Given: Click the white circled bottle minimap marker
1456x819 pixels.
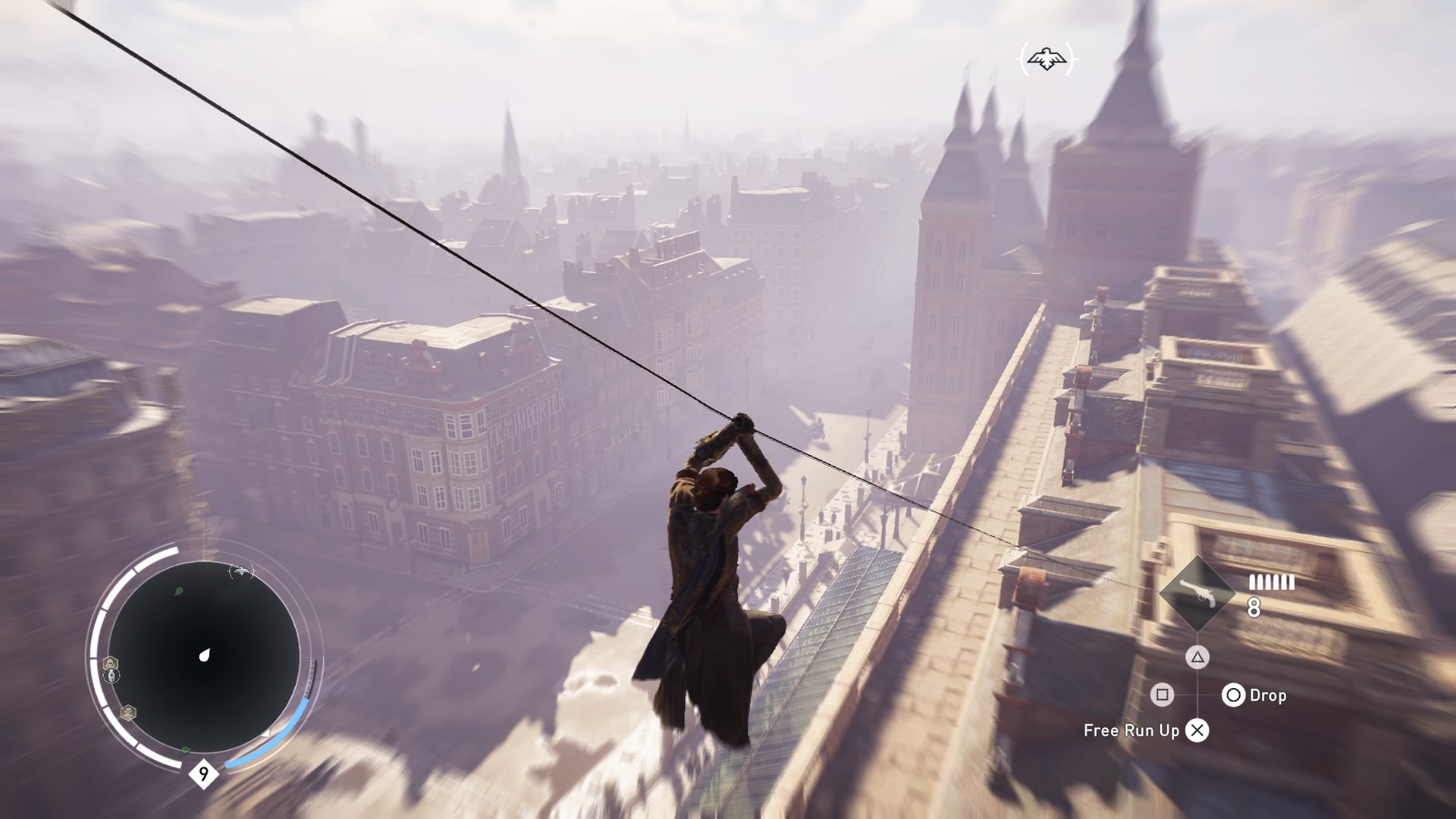Looking at the screenshot, I should 111,676.
